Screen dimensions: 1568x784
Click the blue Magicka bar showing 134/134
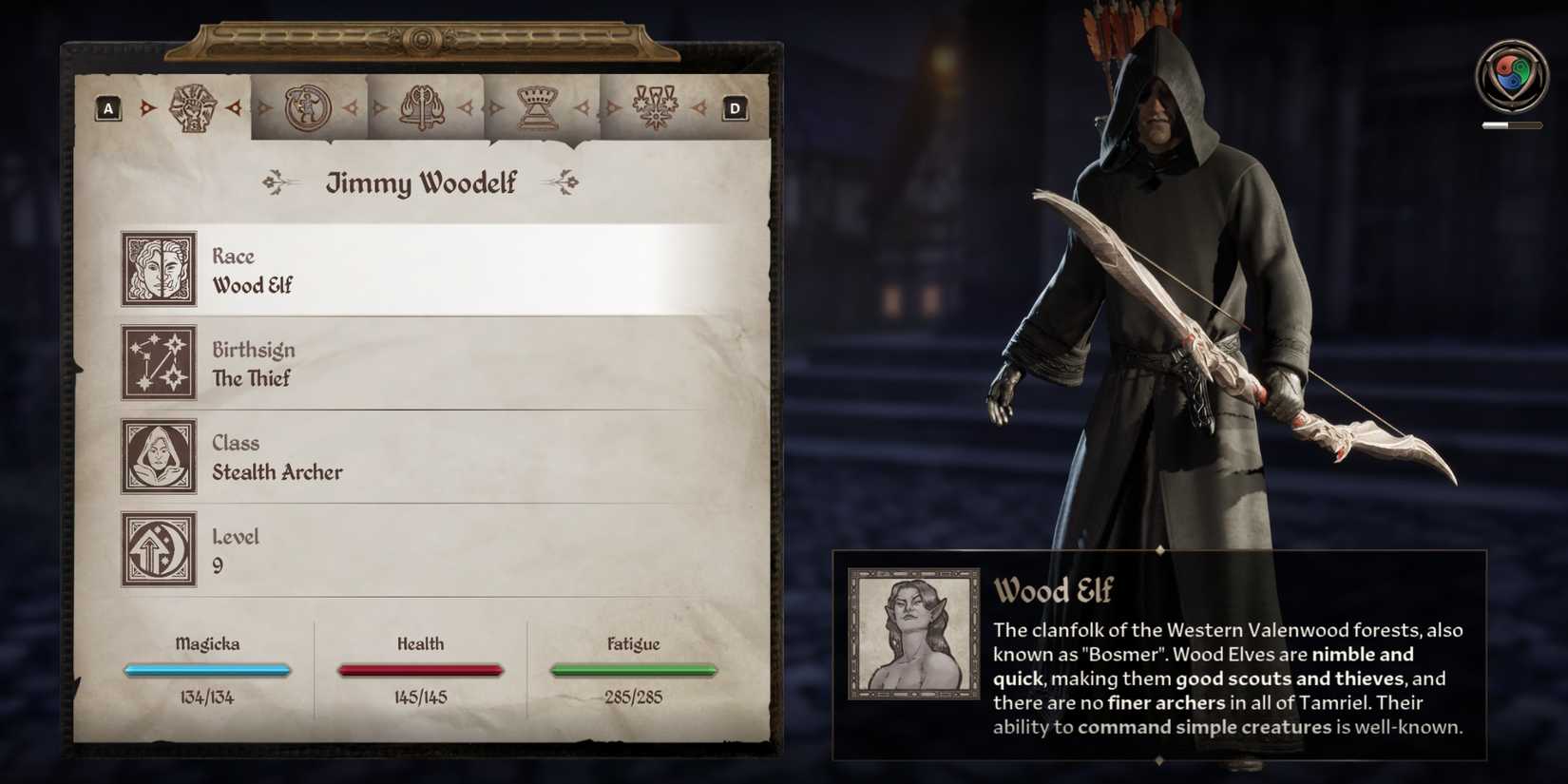pyautogui.click(x=206, y=670)
